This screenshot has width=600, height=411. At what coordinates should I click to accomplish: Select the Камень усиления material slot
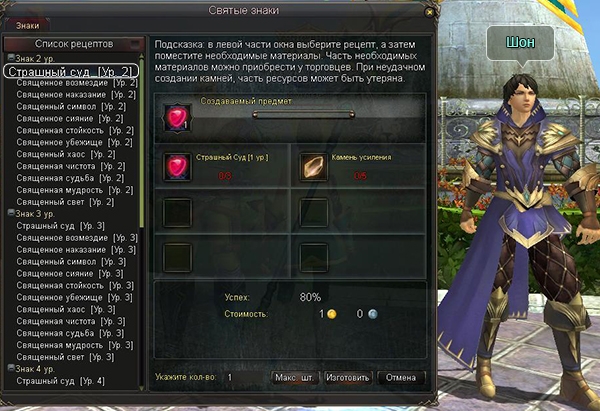pos(315,166)
